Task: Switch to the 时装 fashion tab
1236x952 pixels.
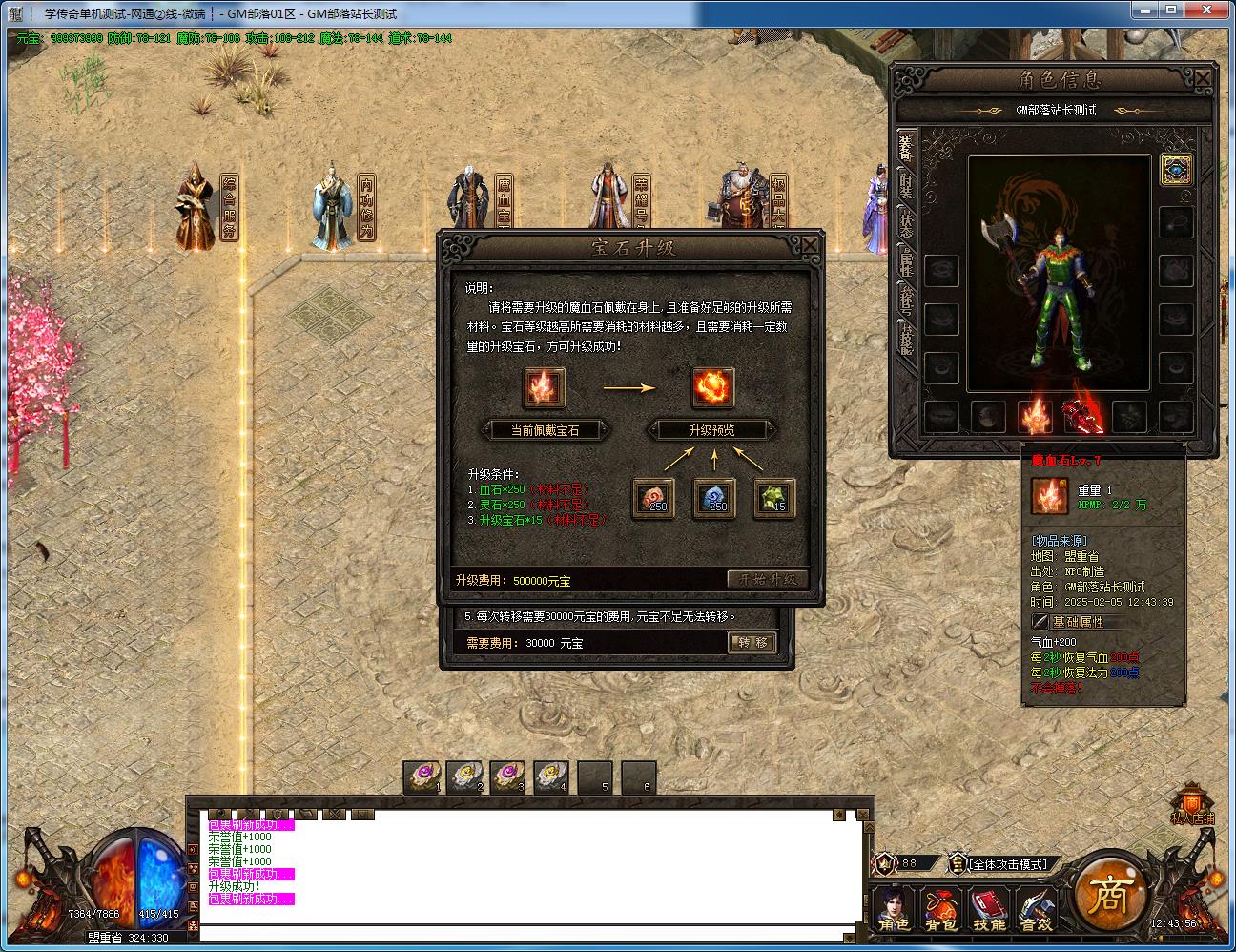Action: (x=905, y=190)
